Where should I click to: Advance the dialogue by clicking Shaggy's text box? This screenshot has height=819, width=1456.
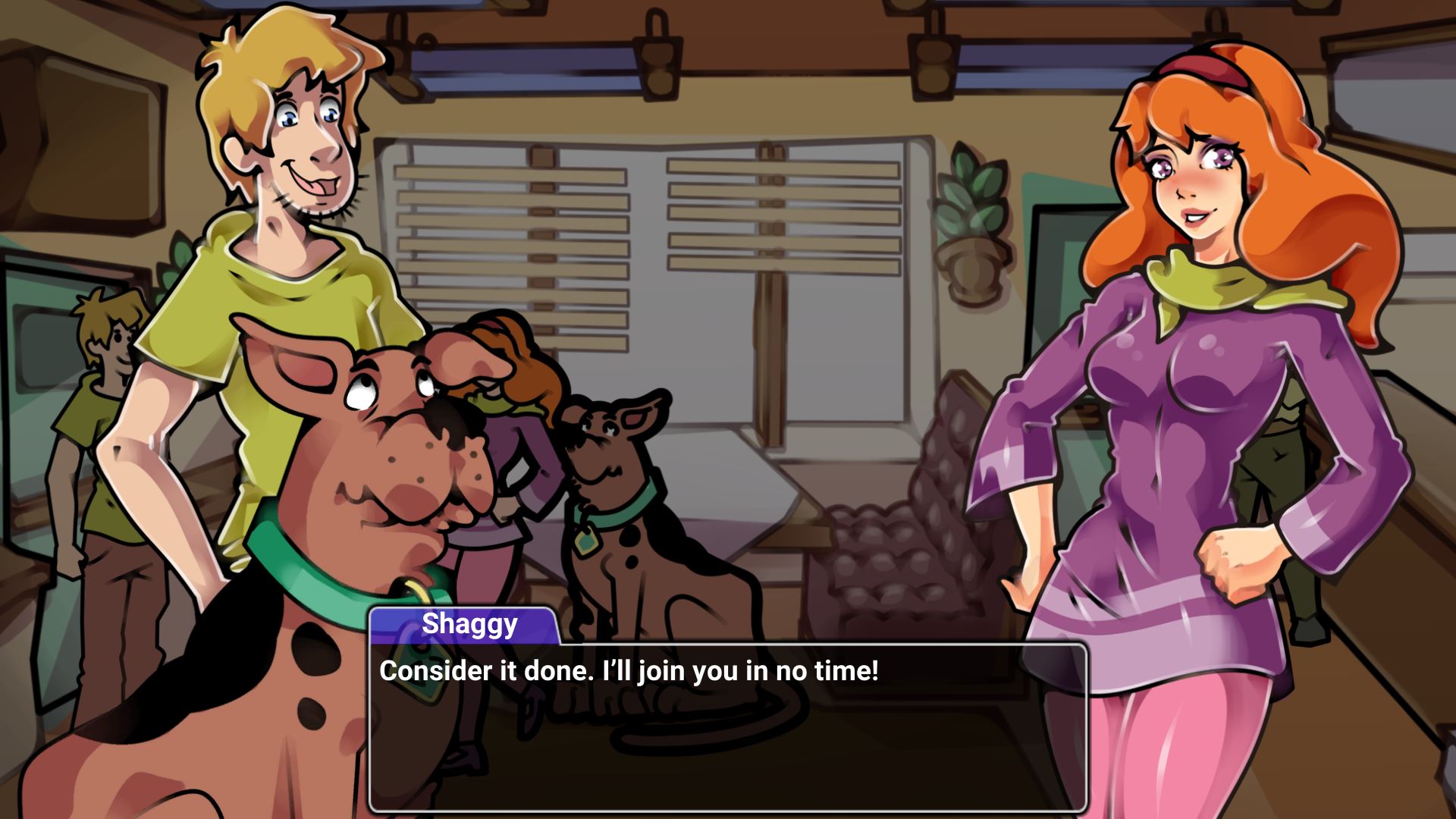pos(728,728)
